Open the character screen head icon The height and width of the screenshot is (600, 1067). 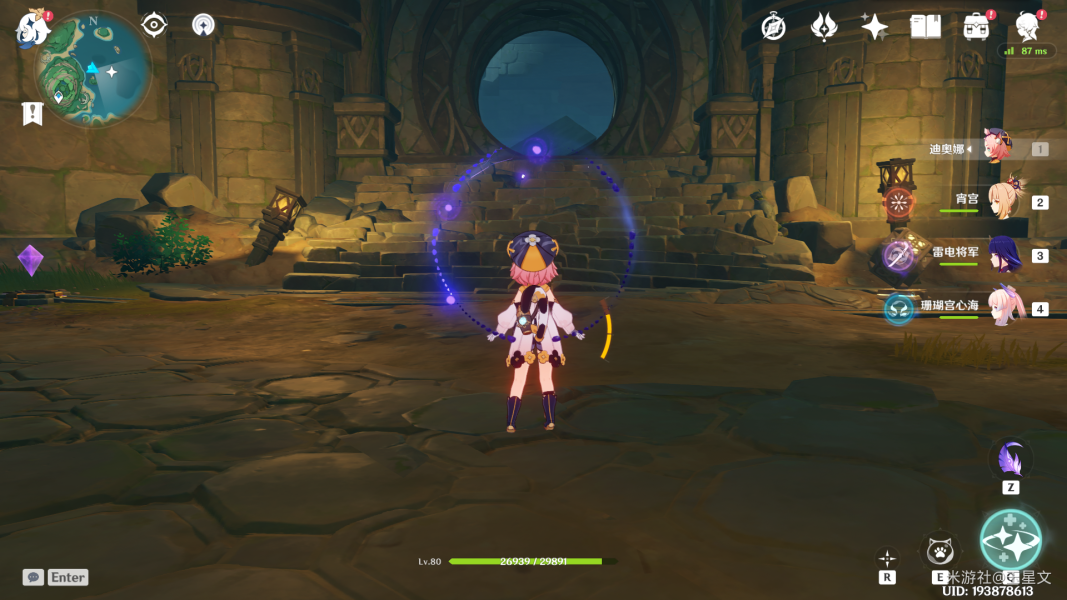1027,27
